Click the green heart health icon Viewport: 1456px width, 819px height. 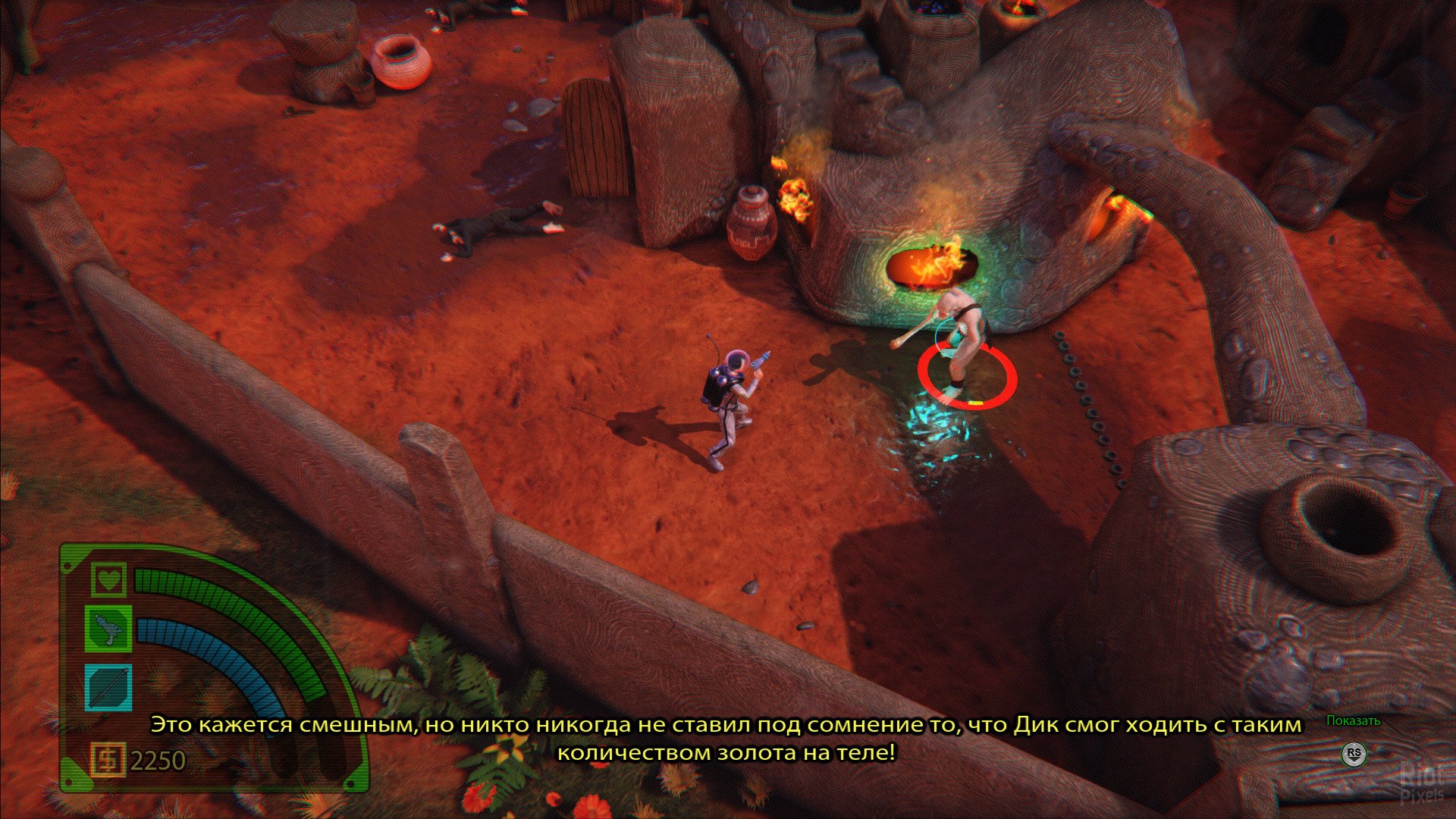[108, 580]
